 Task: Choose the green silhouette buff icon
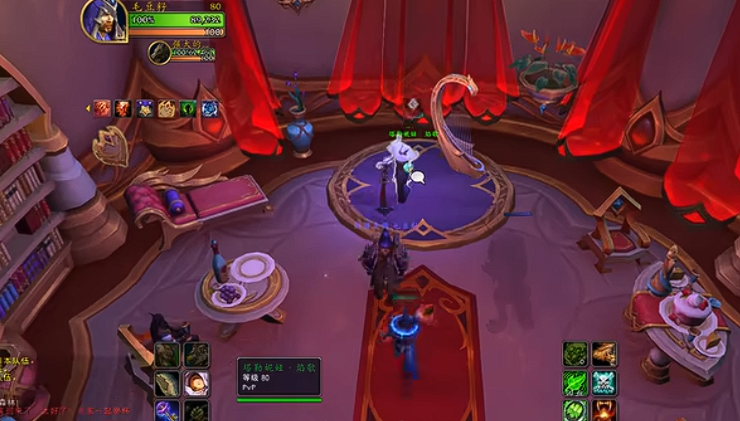(x=188, y=109)
